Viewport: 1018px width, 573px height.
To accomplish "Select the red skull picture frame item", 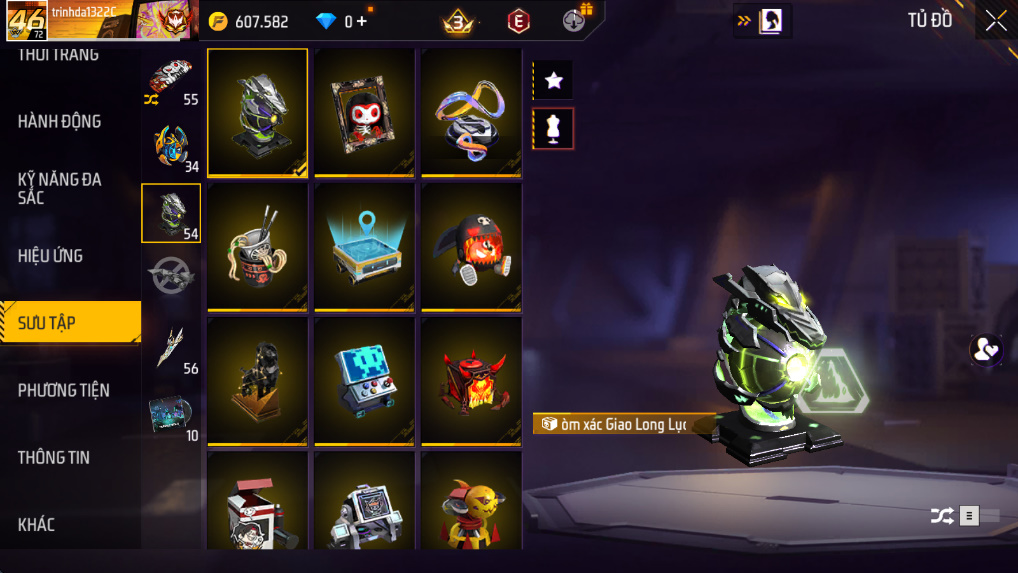I will click(364, 112).
